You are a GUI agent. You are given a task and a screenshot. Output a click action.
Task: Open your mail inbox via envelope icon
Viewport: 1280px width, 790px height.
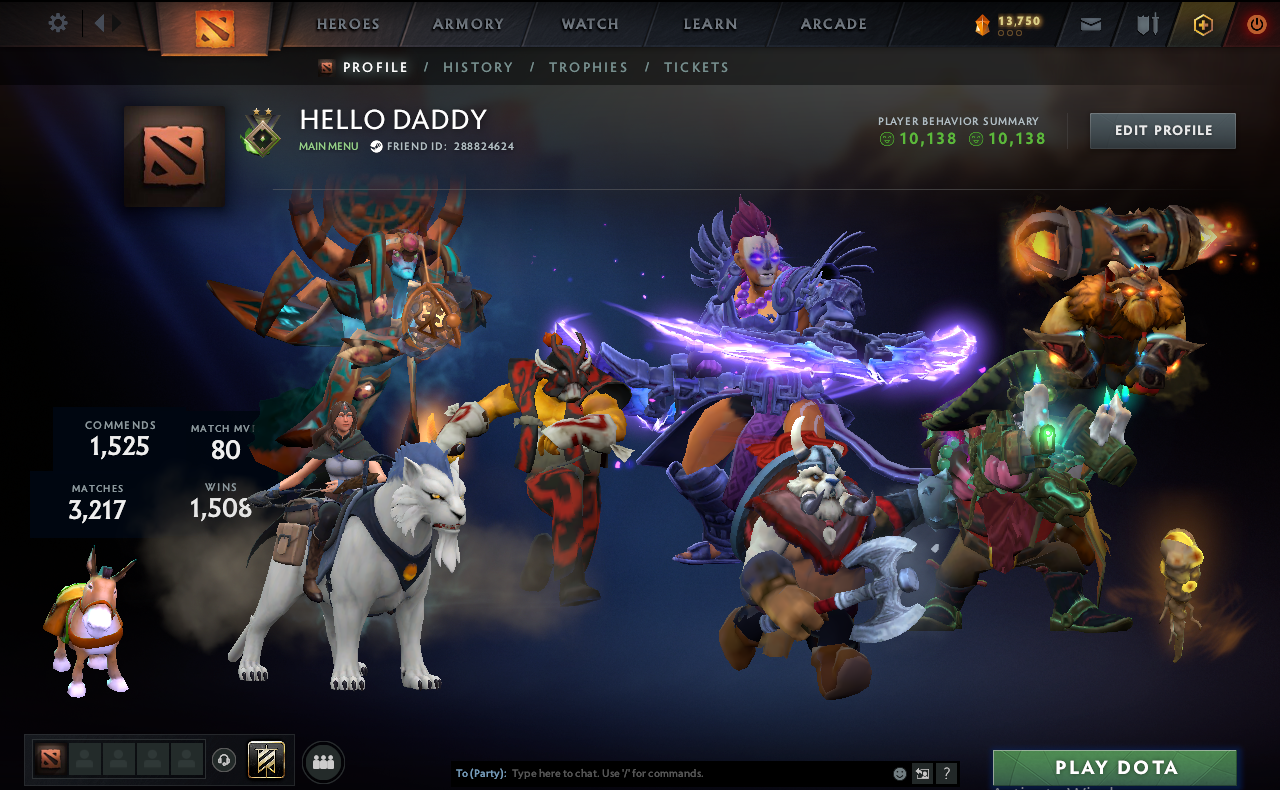[x=1090, y=24]
